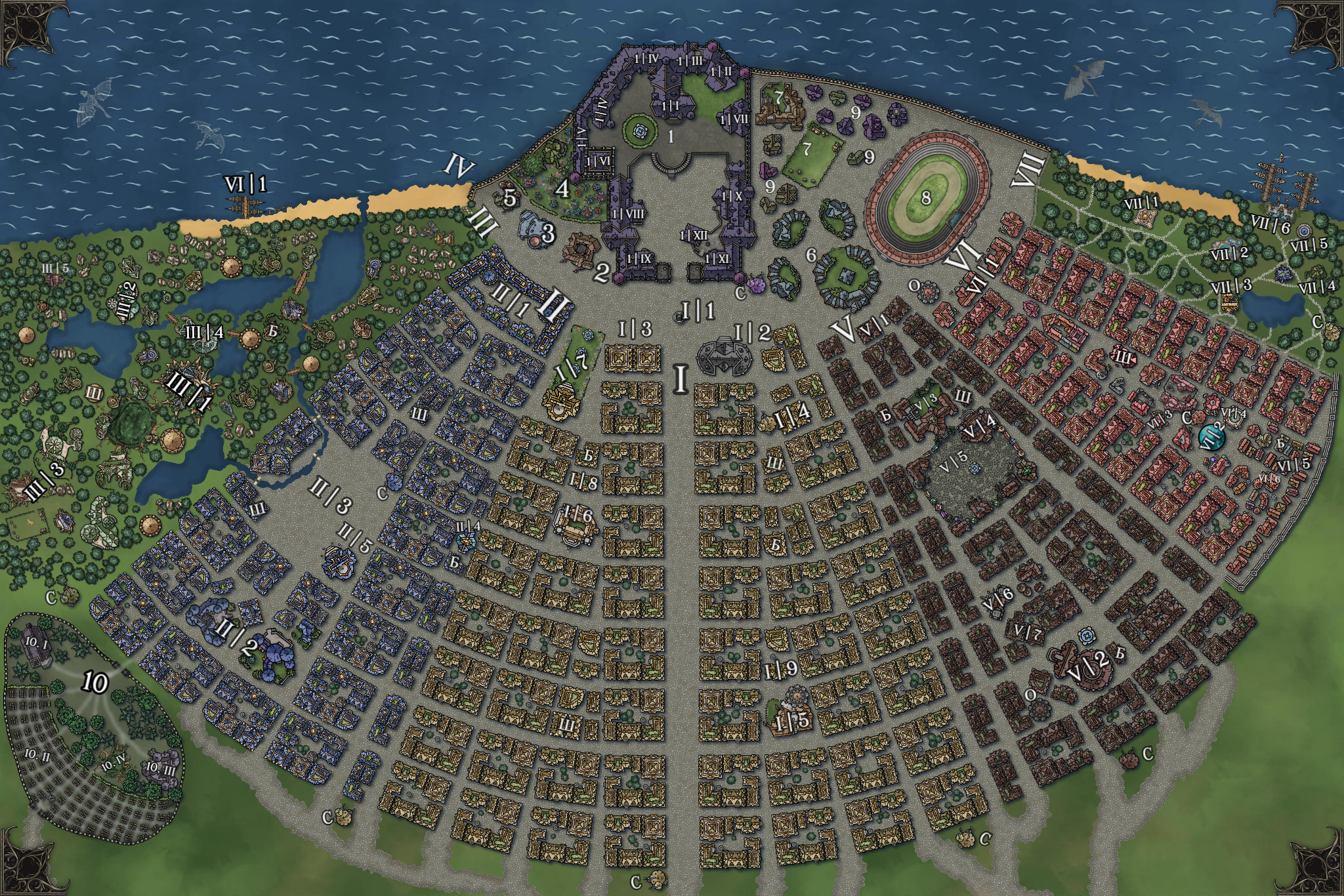Image resolution: width=1344 pixels, height=896 pixels.
Task: Click the I | 5 location label
Action: coord(793,722)
